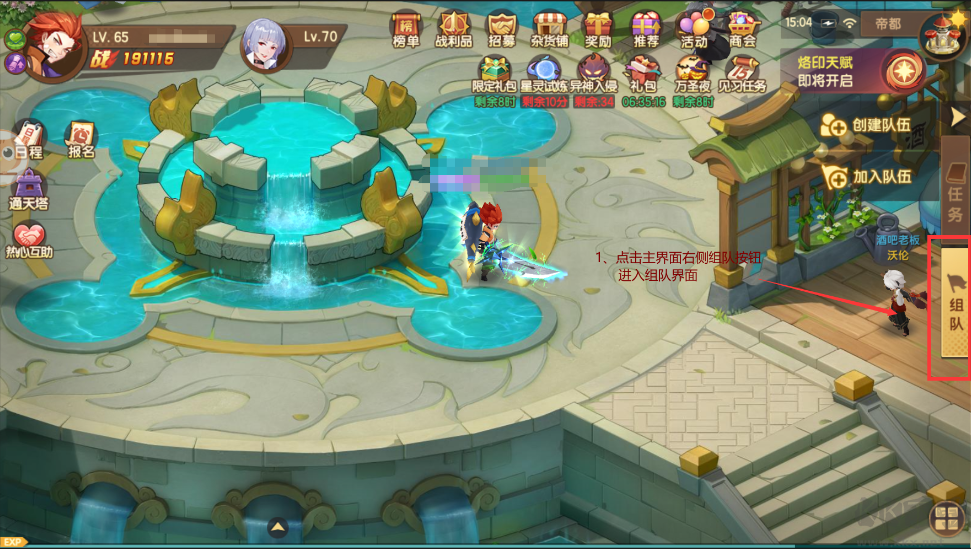The height and width of the screenshot is (549, 971).
Task: Open the 万圣夜 Halloween event
Action: [x=693, y=76]
